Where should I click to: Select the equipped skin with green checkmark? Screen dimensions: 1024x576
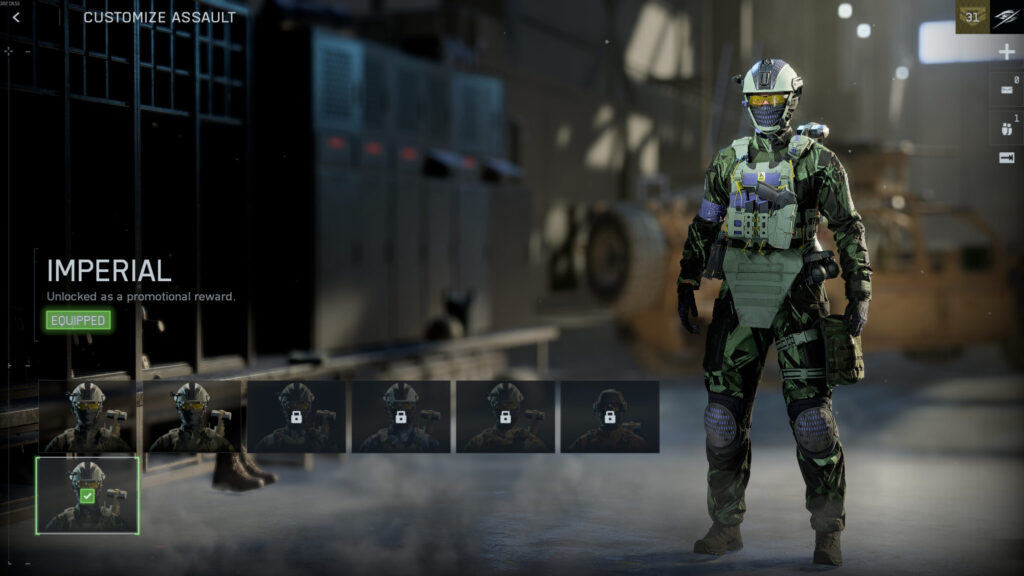click(87, 495)
